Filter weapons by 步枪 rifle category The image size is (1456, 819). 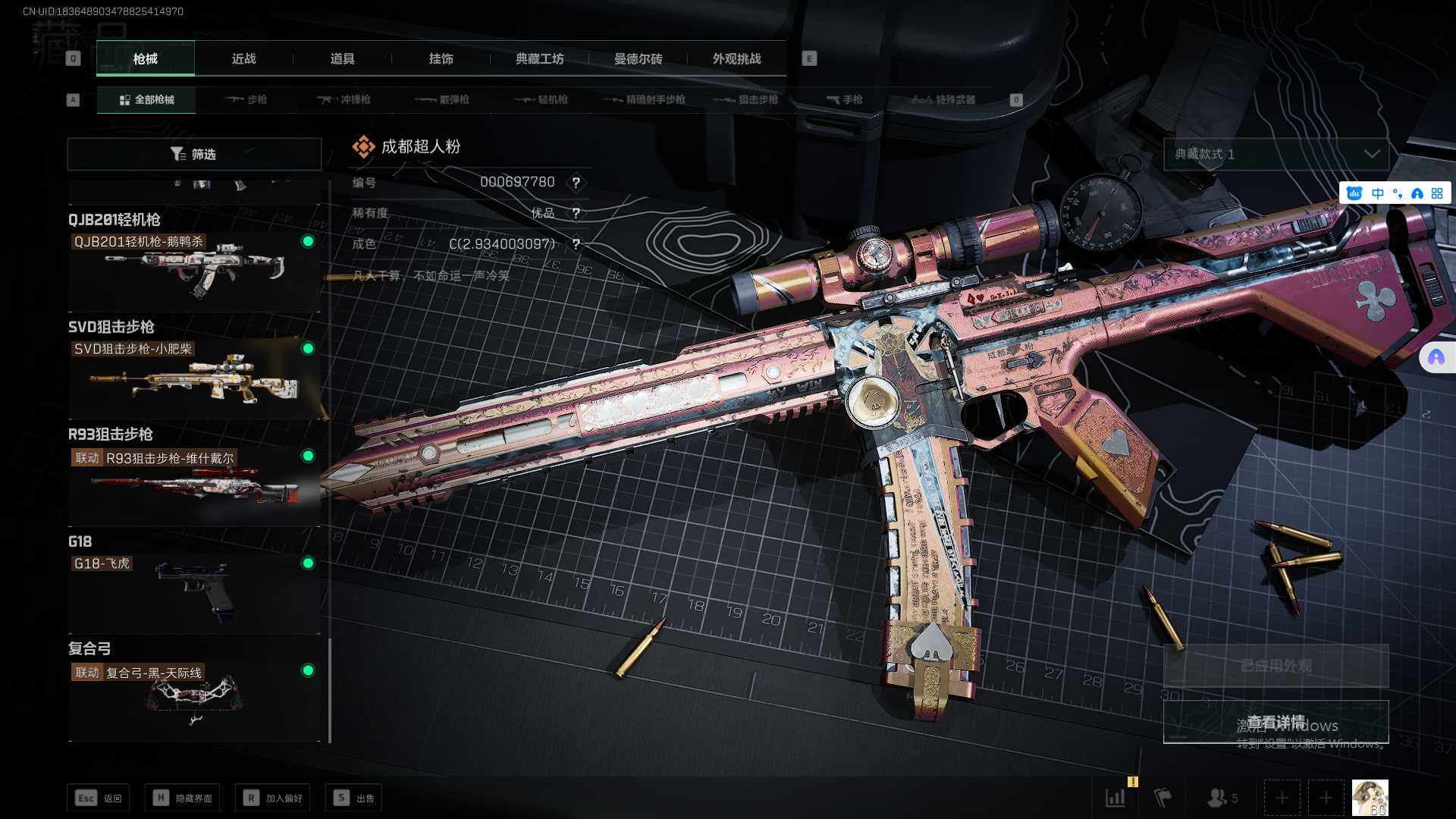[246, 100]
